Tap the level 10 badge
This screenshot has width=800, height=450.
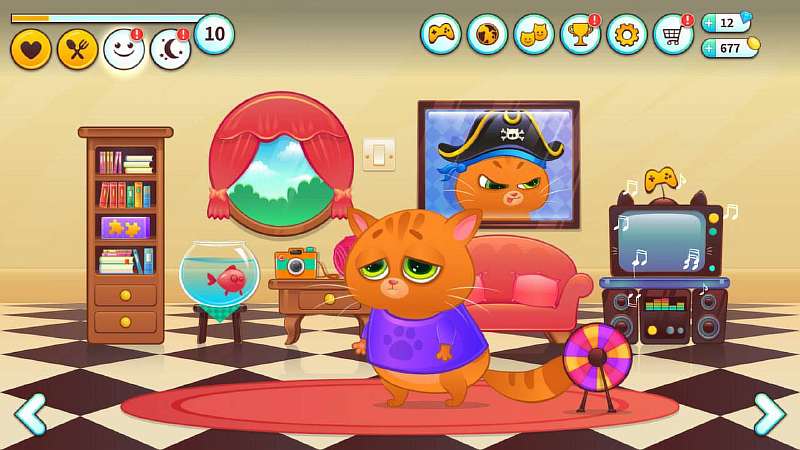[214, 34]
